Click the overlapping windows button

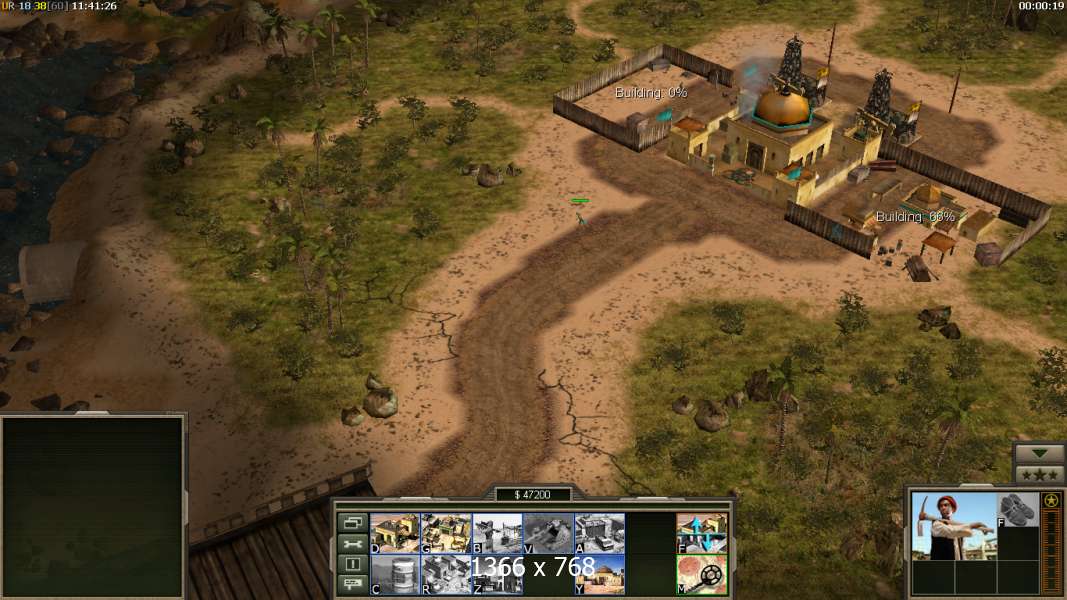coord(352,522)
